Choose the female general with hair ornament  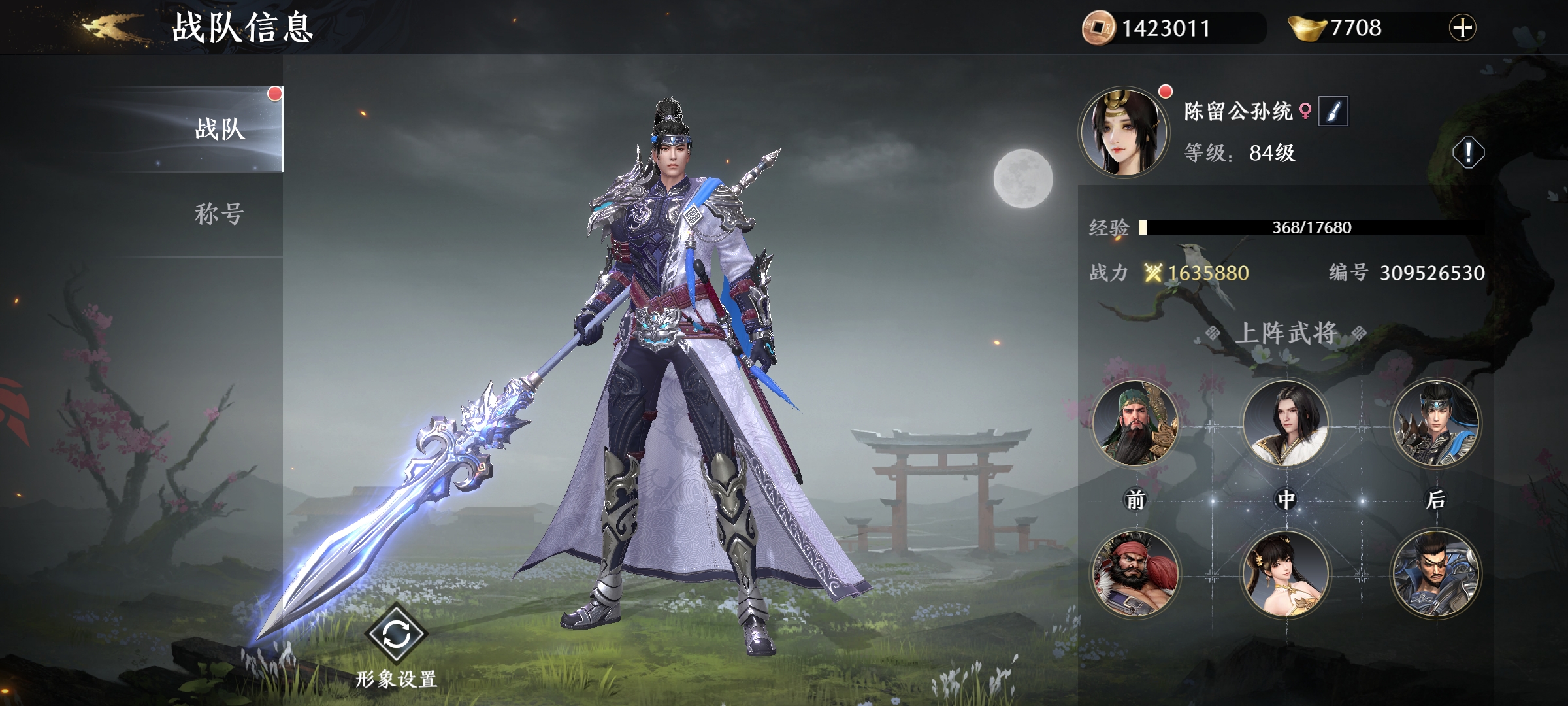click(x=1285, y=573)
